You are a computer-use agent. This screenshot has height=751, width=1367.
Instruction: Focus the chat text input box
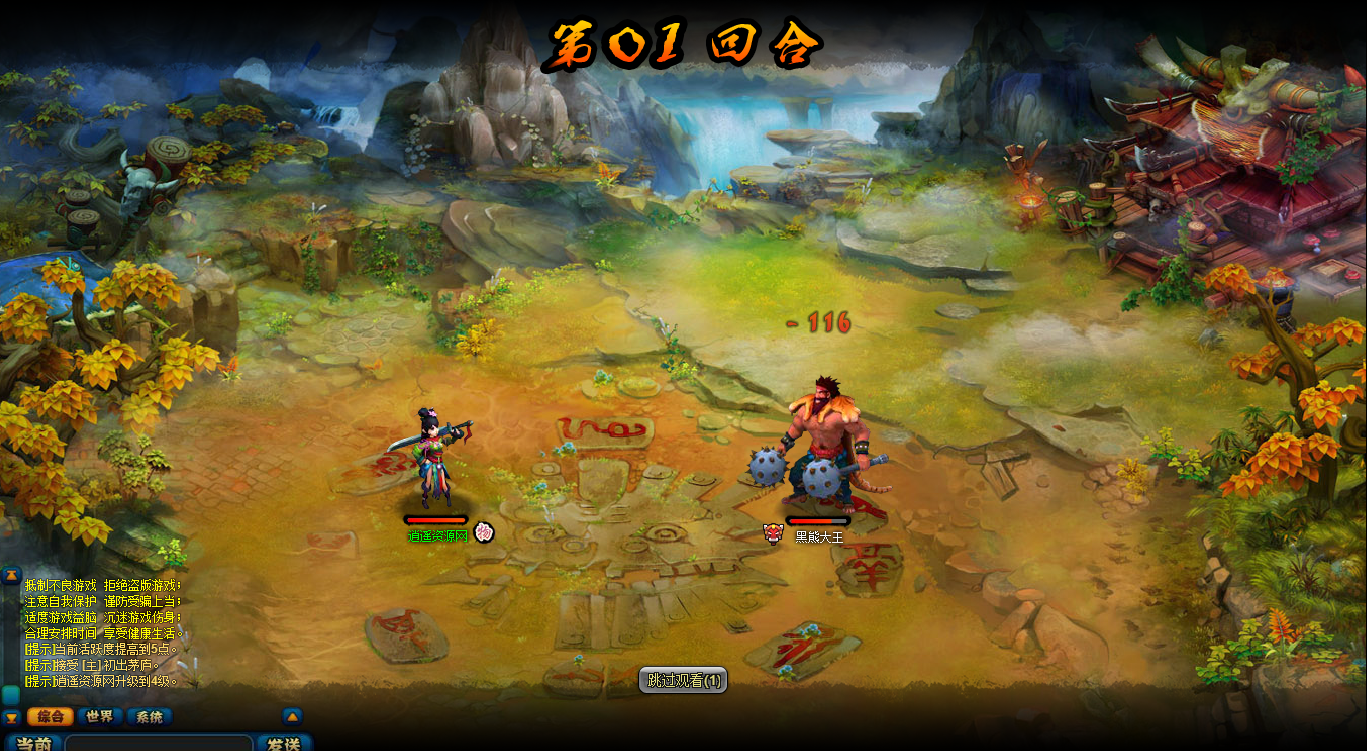coord(158,744)
